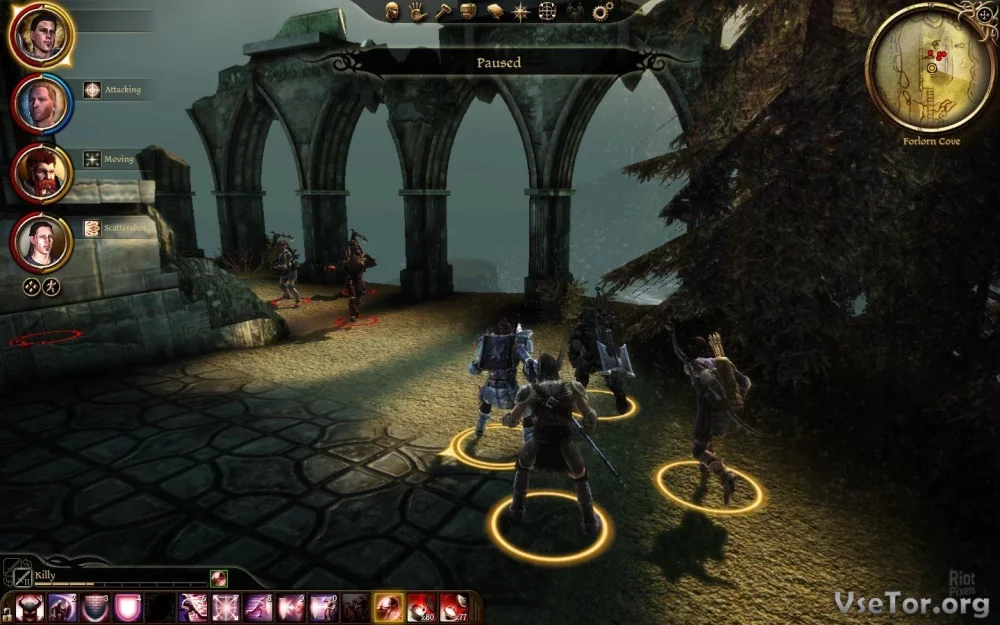Open the character record head icon

394,12
